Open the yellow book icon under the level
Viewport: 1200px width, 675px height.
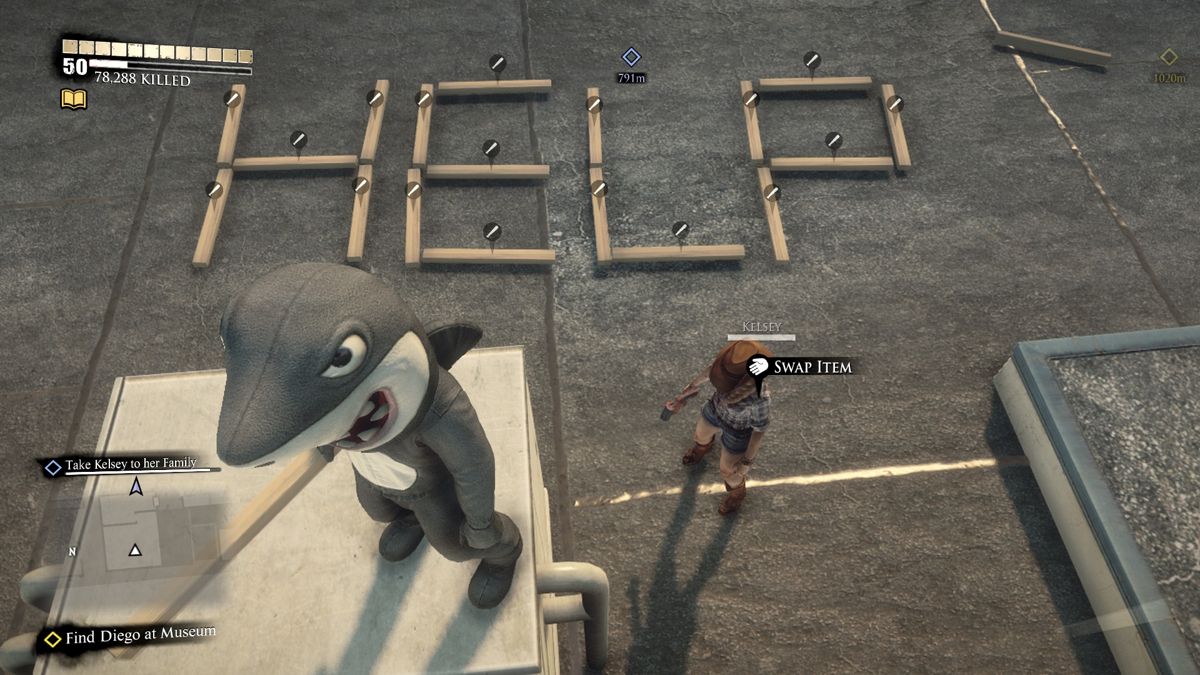point(74,98)
